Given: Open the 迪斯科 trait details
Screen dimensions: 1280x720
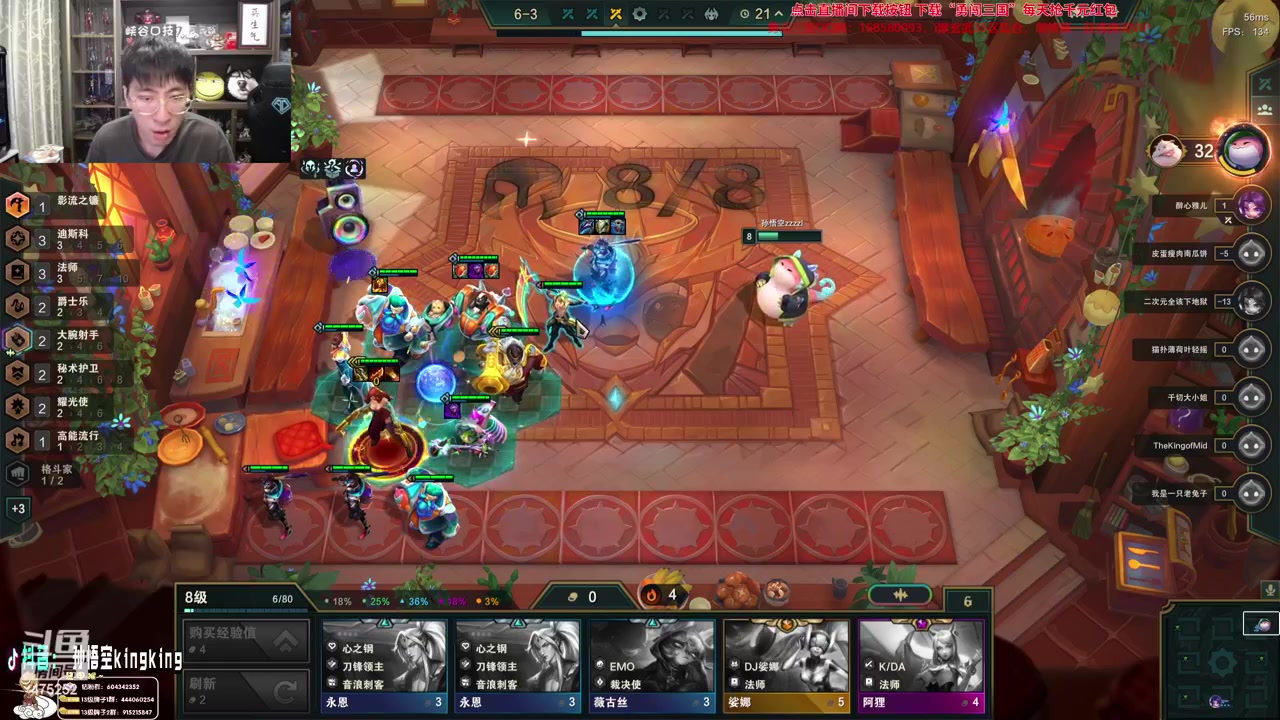Looking at the screenshot, I should click(60, 239).
